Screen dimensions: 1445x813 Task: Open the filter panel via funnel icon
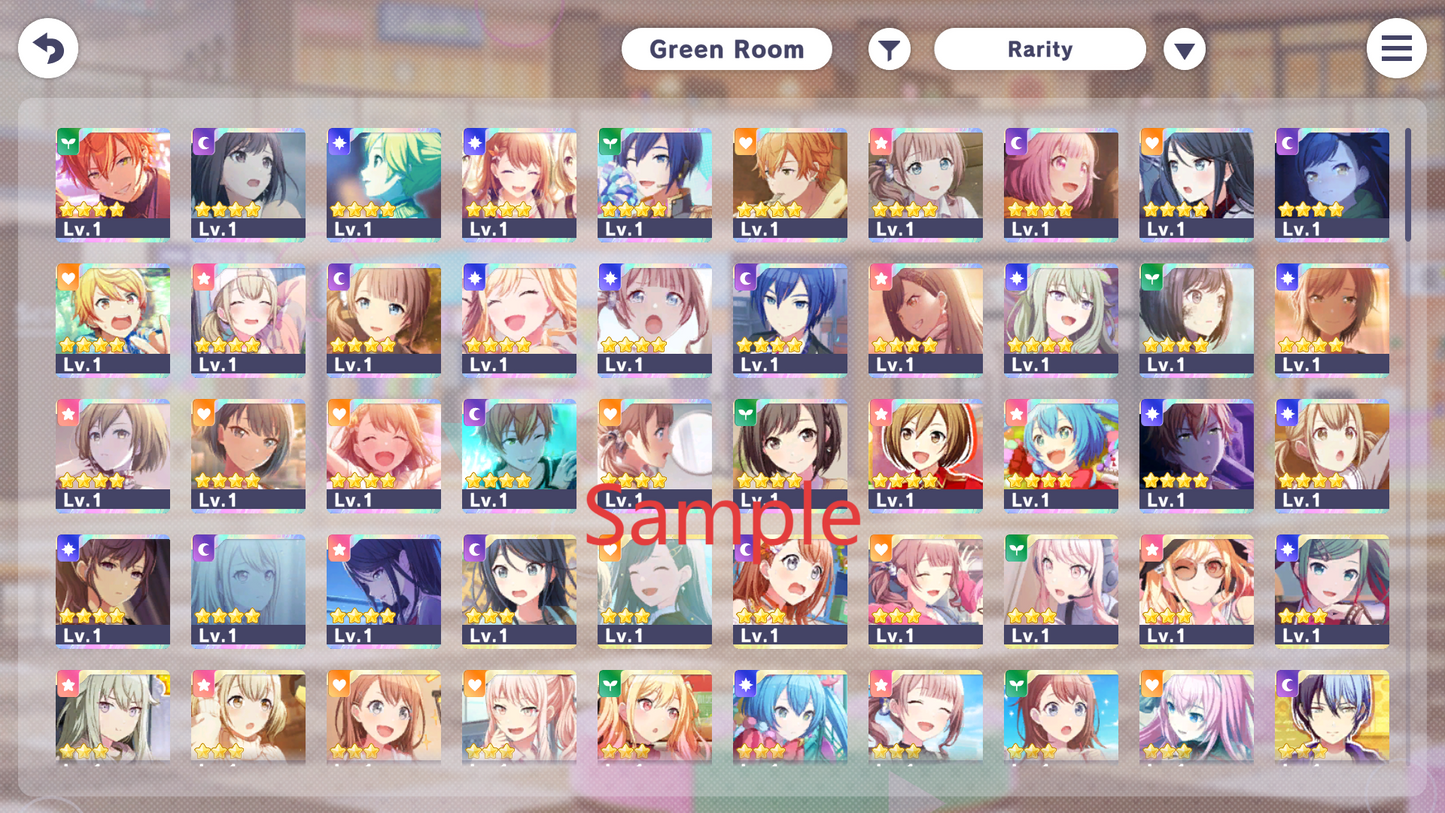[889, 48]
